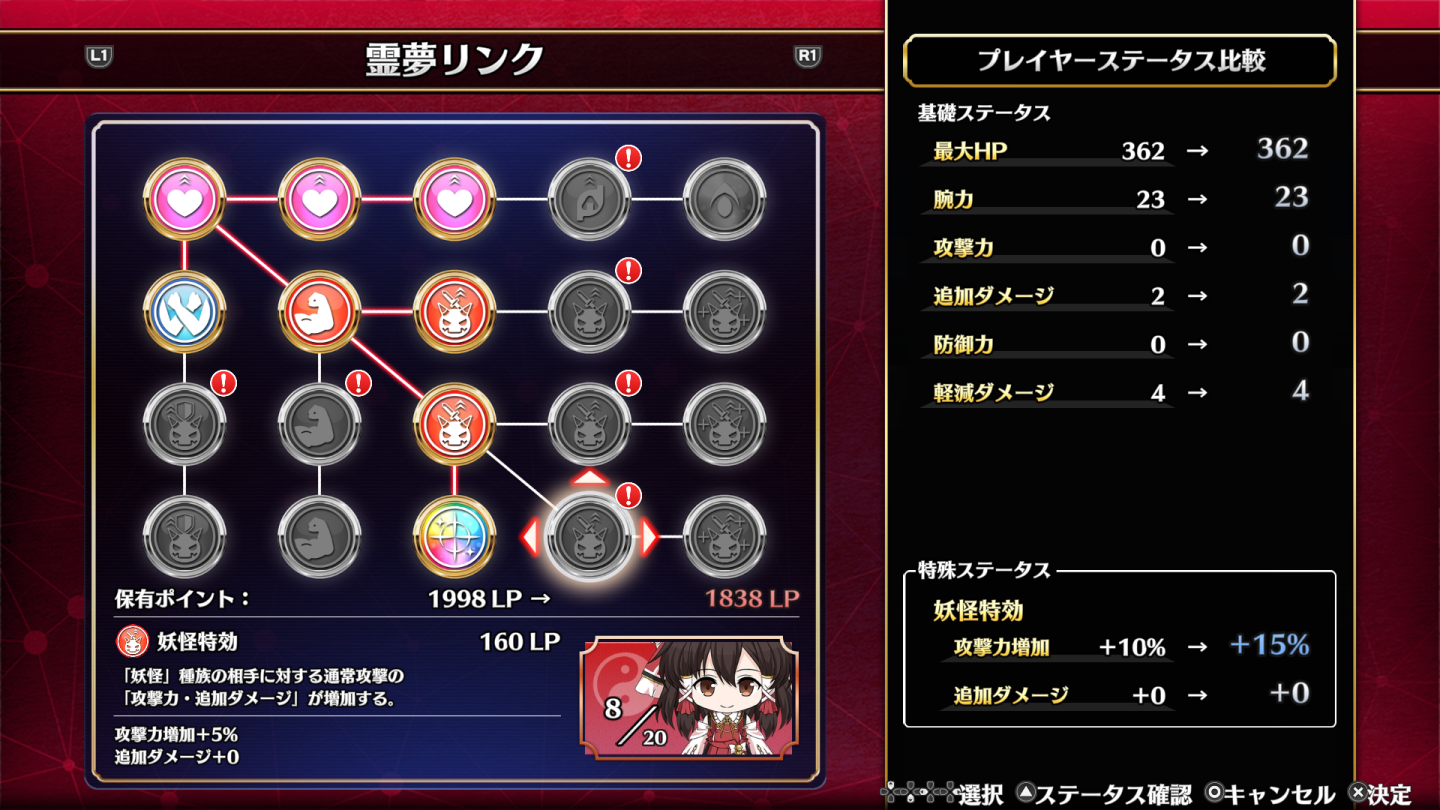The height and width of the screenshot is (810, 1440).
Task: Click the right arrow beside the selected node
Action: click(647, 537)
